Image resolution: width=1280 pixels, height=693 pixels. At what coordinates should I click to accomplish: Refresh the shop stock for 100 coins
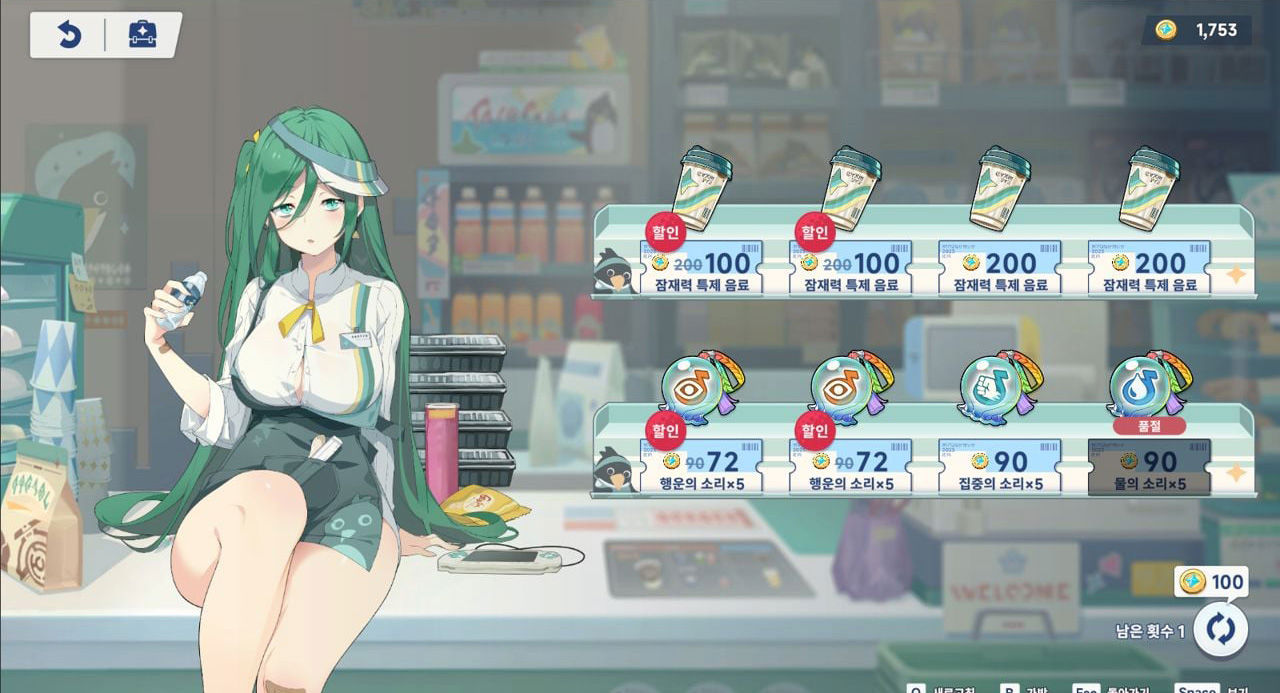[1220, 629]
